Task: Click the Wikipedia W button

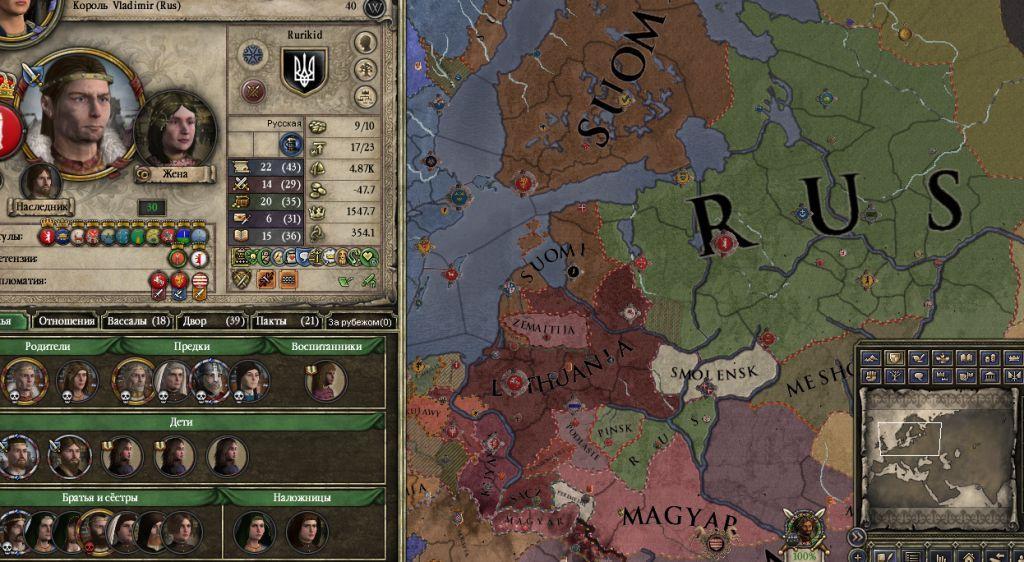Action: click(x=376, y=7)
